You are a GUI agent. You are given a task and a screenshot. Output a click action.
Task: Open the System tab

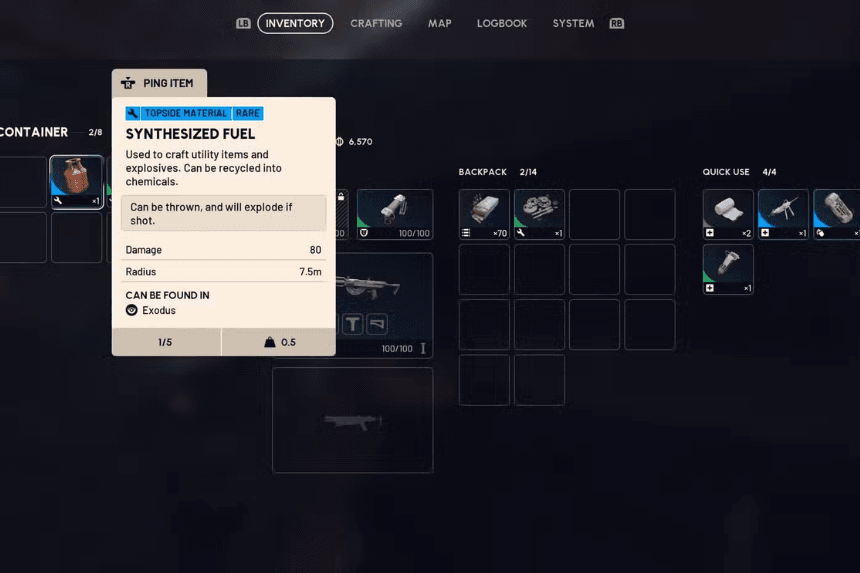click(x=573, y=23)
